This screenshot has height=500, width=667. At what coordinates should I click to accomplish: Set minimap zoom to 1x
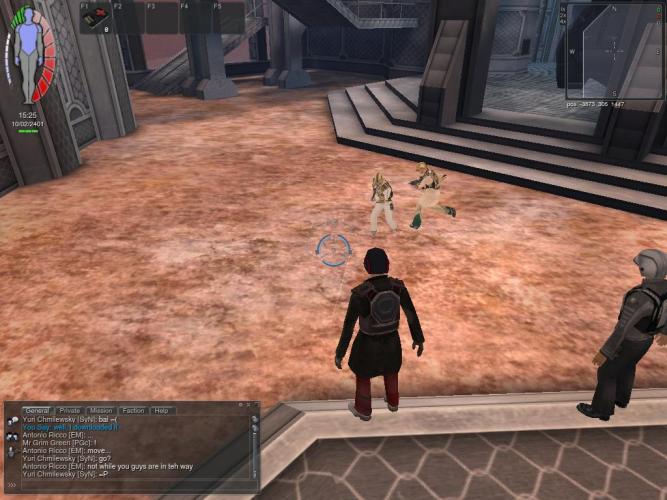point(564,8)
